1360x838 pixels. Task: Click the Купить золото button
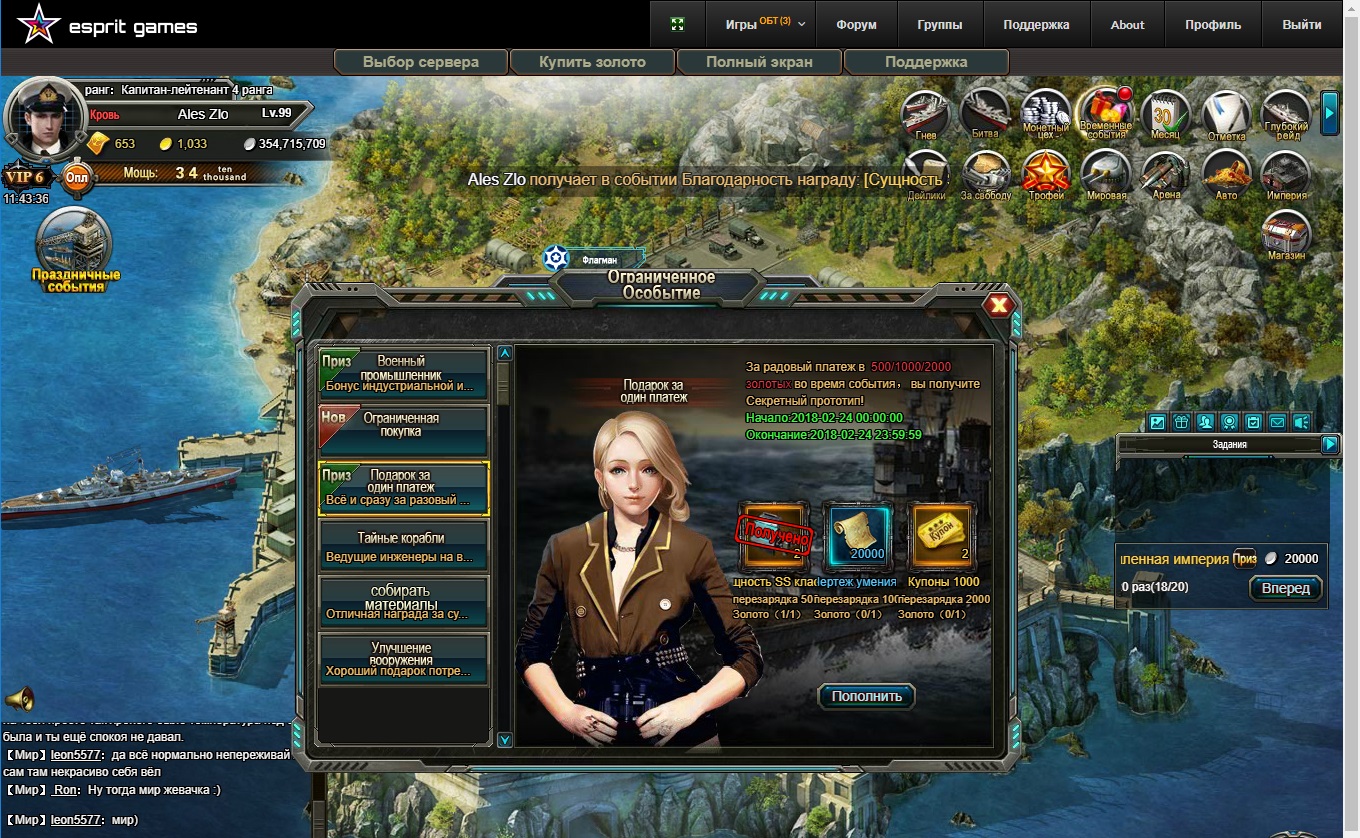(592, 62)
